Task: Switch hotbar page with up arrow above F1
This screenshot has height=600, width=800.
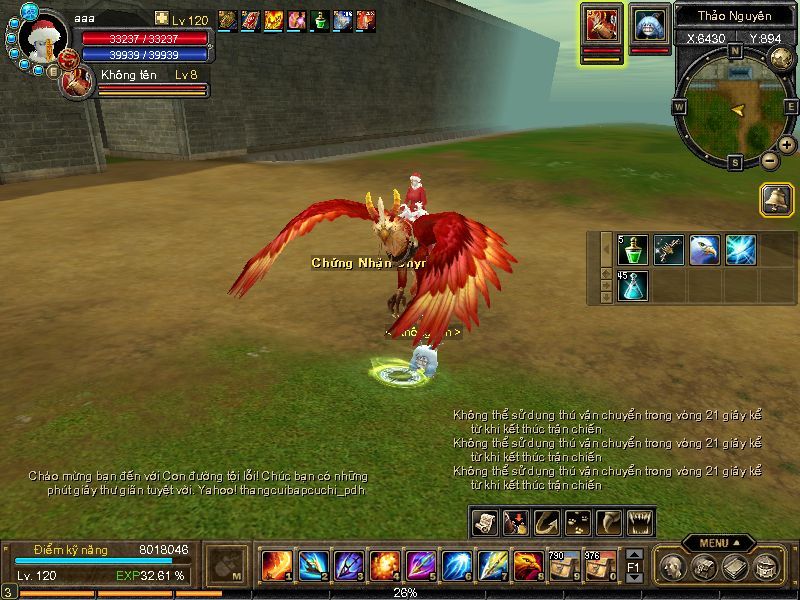Action: (633, 554)
